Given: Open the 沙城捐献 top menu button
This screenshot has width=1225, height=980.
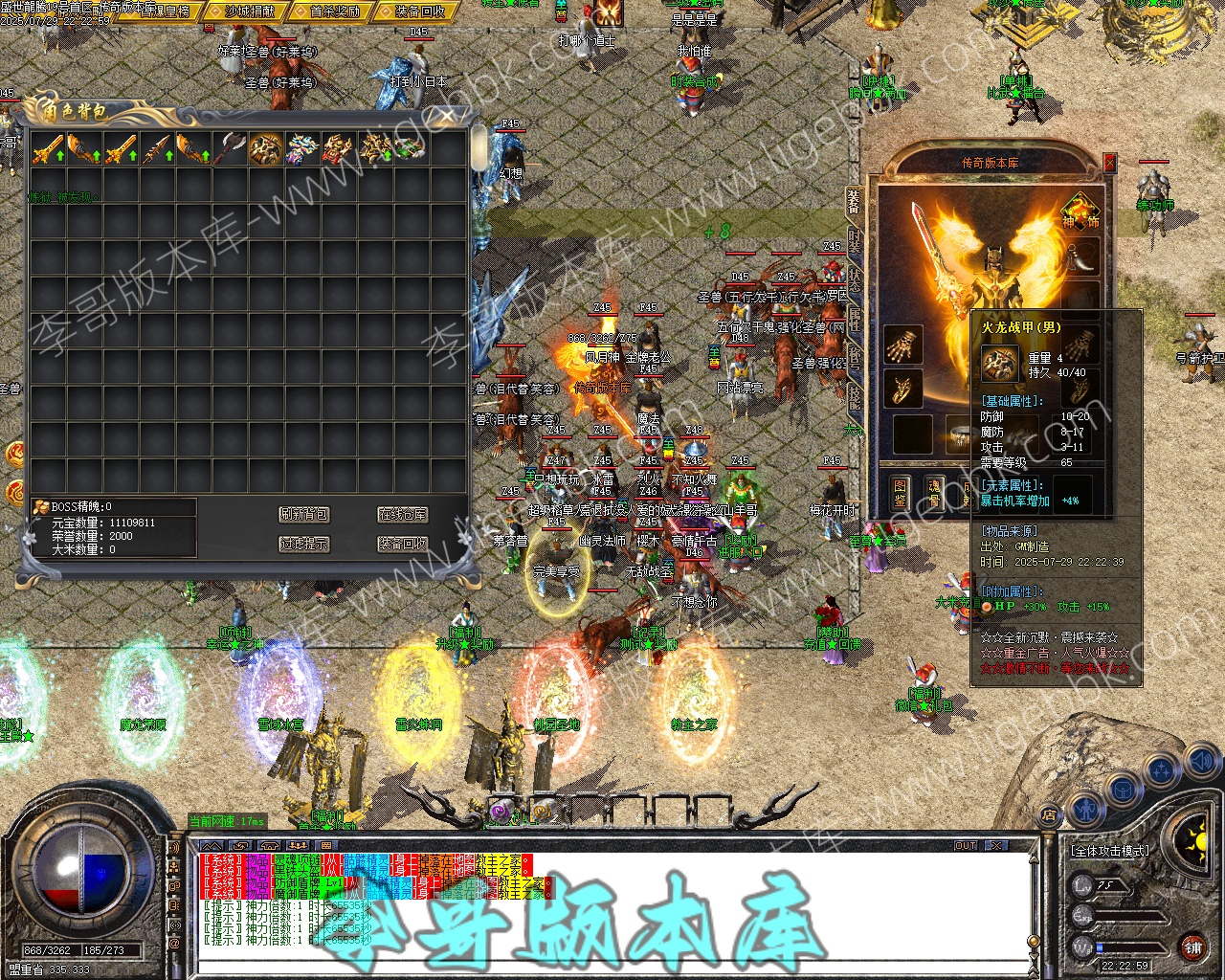Looking at the screenshot, I should coord(250,11).
